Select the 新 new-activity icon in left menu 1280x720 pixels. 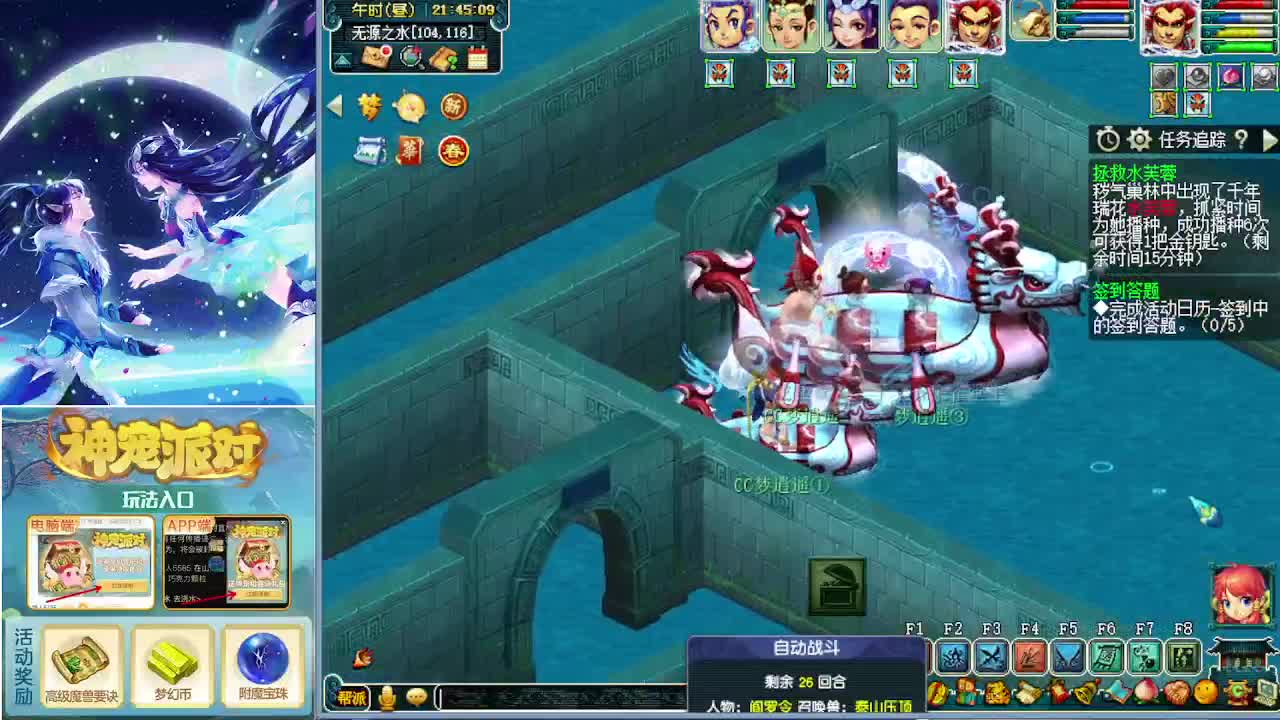(x=454, y=107)
